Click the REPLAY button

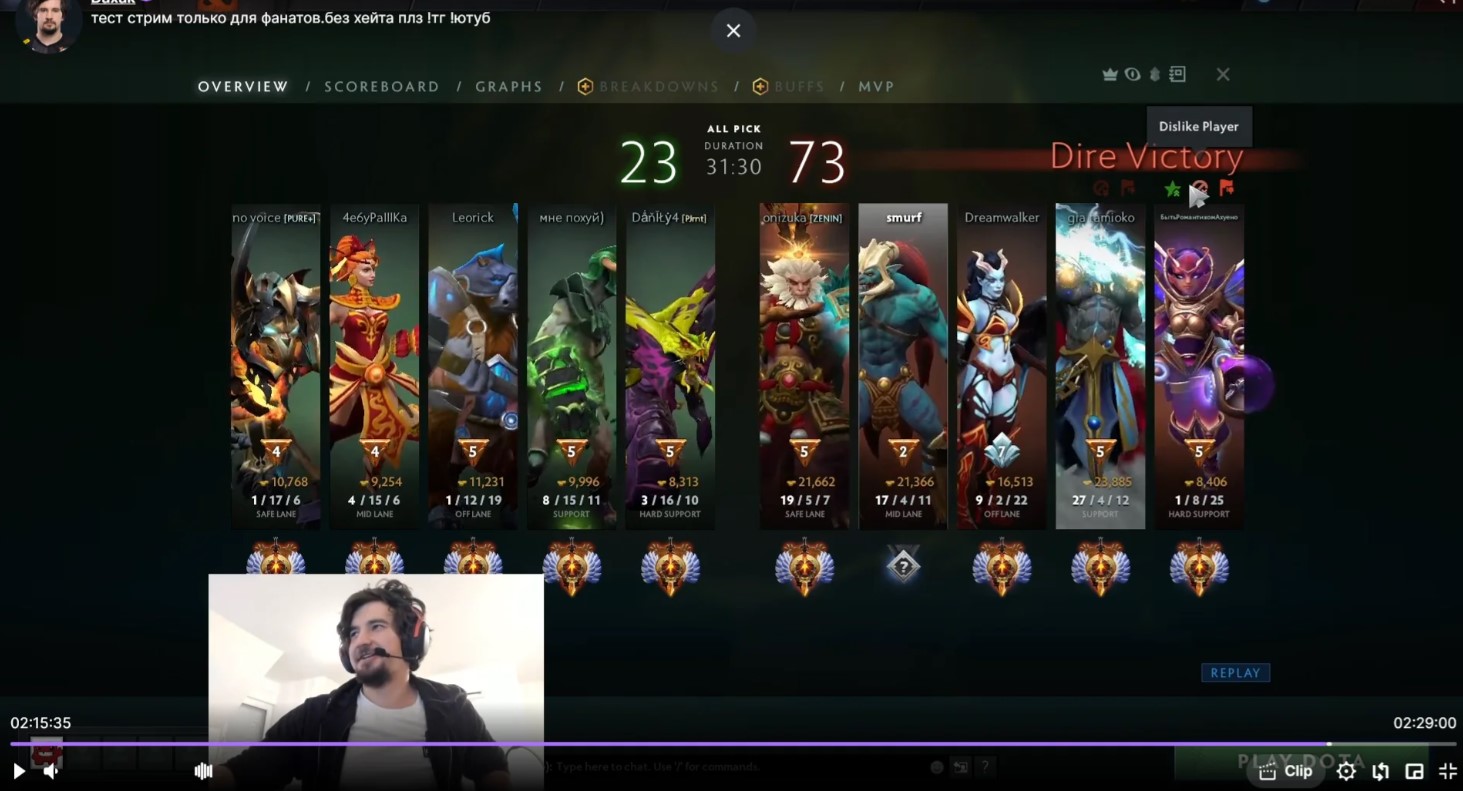tap(1235, 672)
